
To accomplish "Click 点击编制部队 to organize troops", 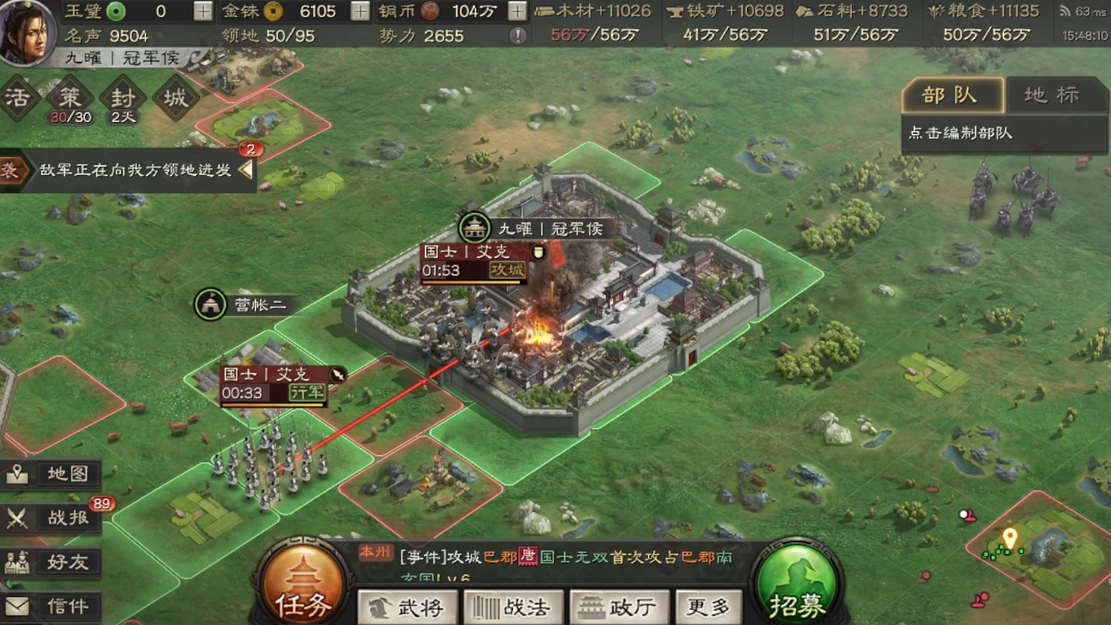I will point(961,133).
